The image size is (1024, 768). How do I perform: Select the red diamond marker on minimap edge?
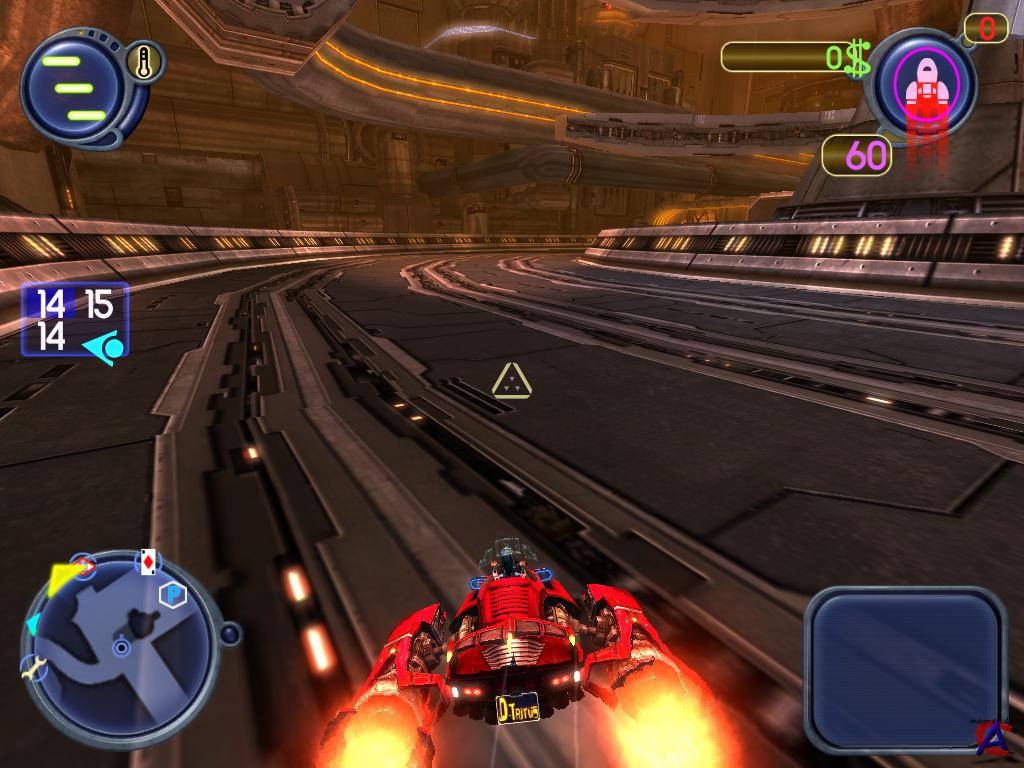pos(84,568)
